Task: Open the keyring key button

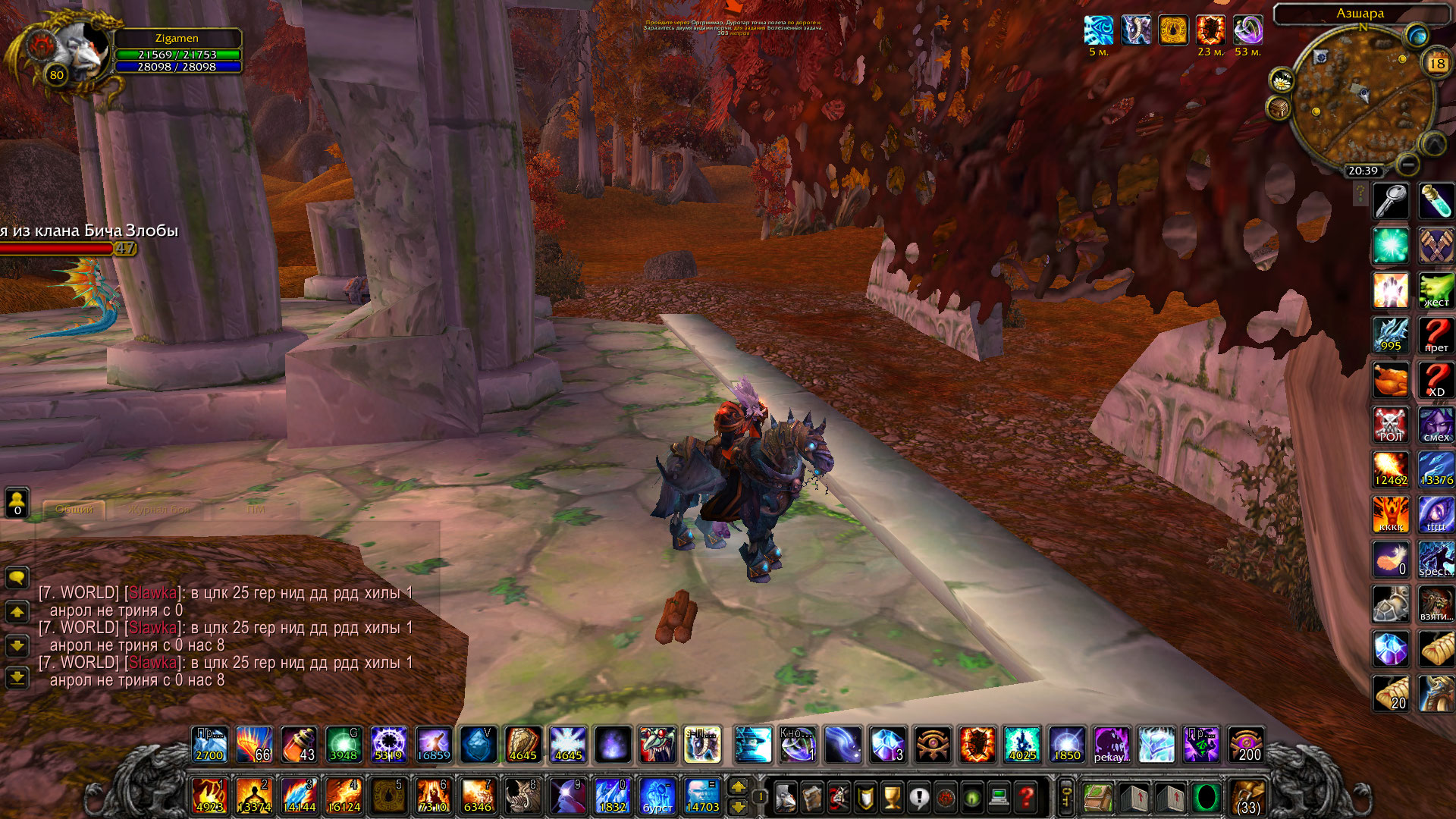Action: click(x=1065, y=798)
